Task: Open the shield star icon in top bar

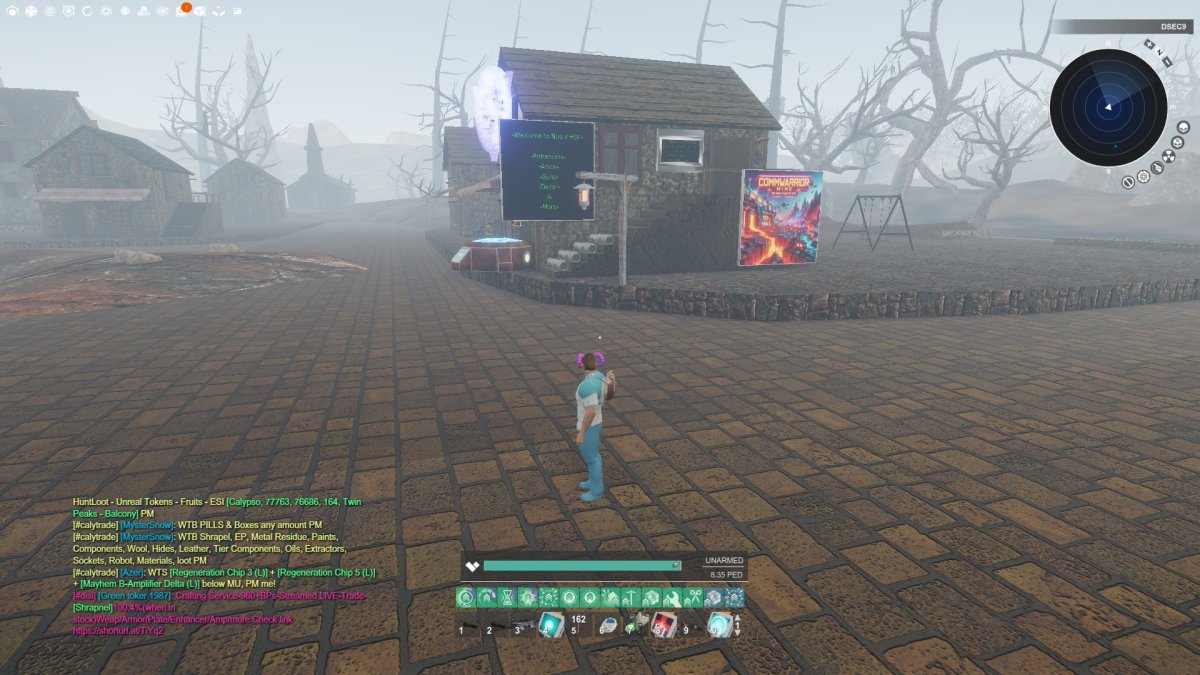Action: tap(67, 11)
